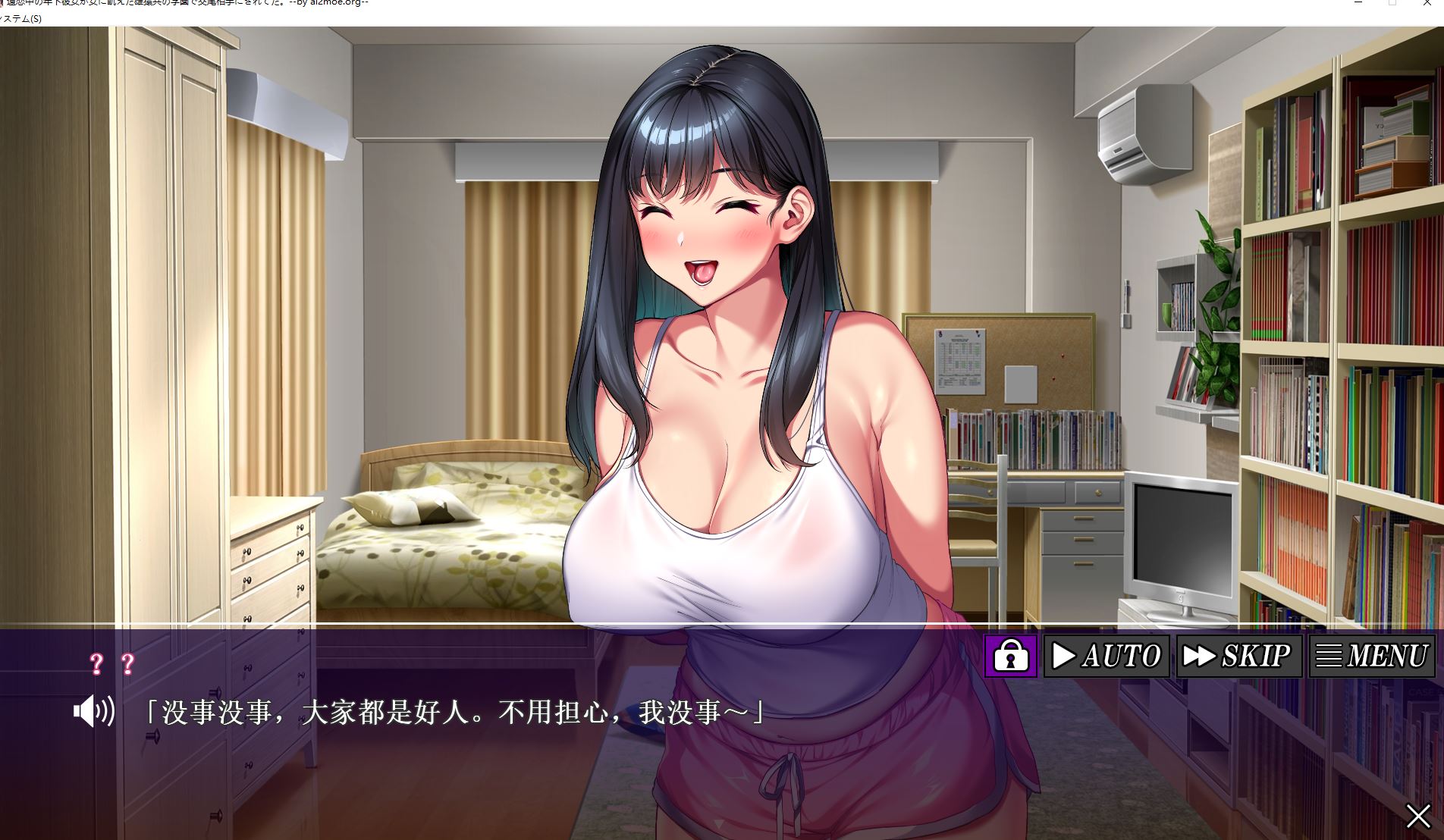Hide the message window with X button
This screenshot has width=1444, height=840.
pos(1417,816)
